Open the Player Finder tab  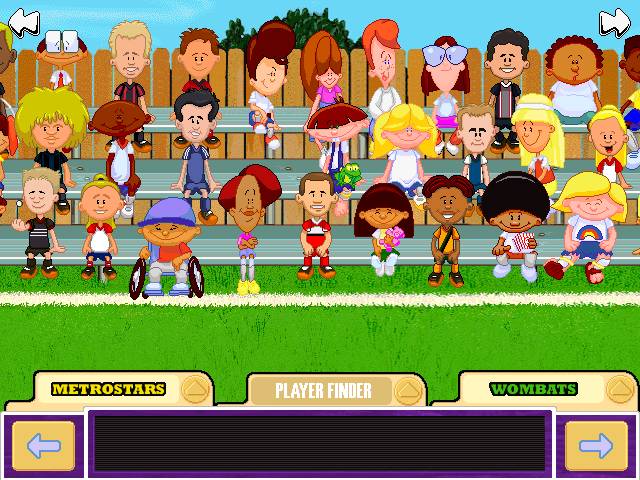[x=324, y=389]
